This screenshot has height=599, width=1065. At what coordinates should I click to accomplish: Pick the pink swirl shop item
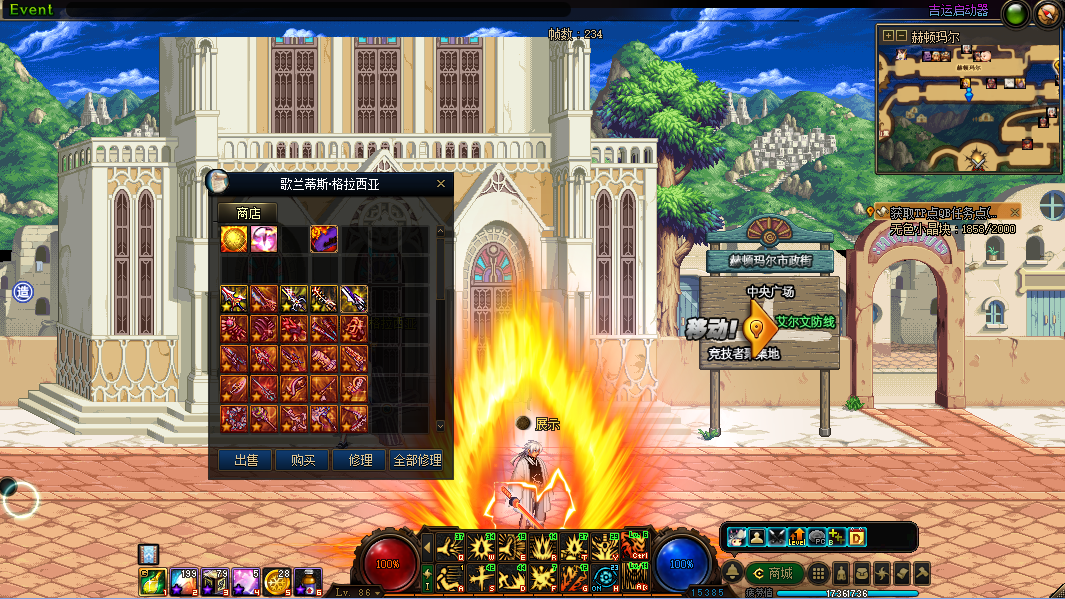tap(264, 239)
